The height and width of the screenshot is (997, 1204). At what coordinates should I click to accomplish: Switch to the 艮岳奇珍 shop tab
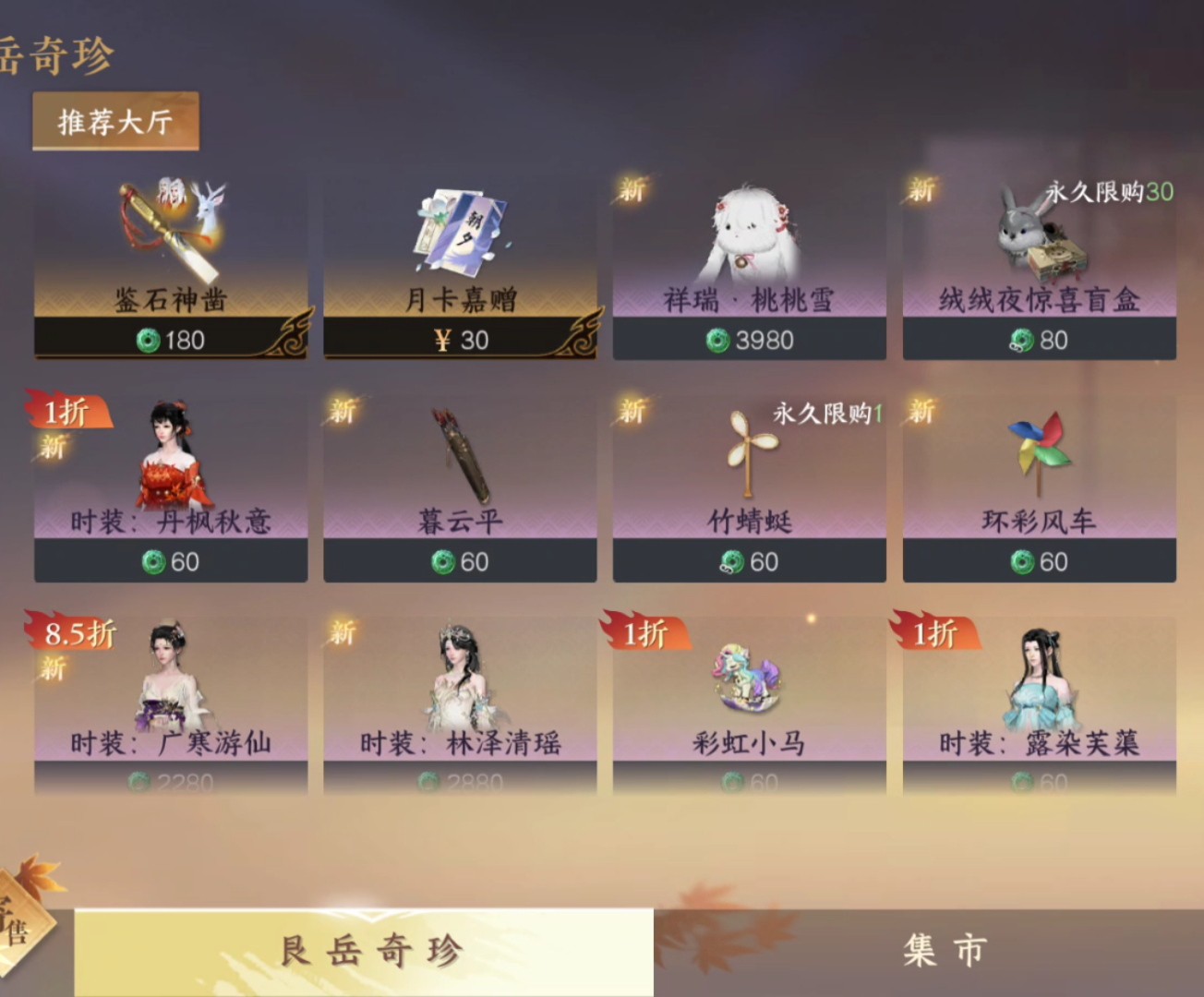pos(369,951)
